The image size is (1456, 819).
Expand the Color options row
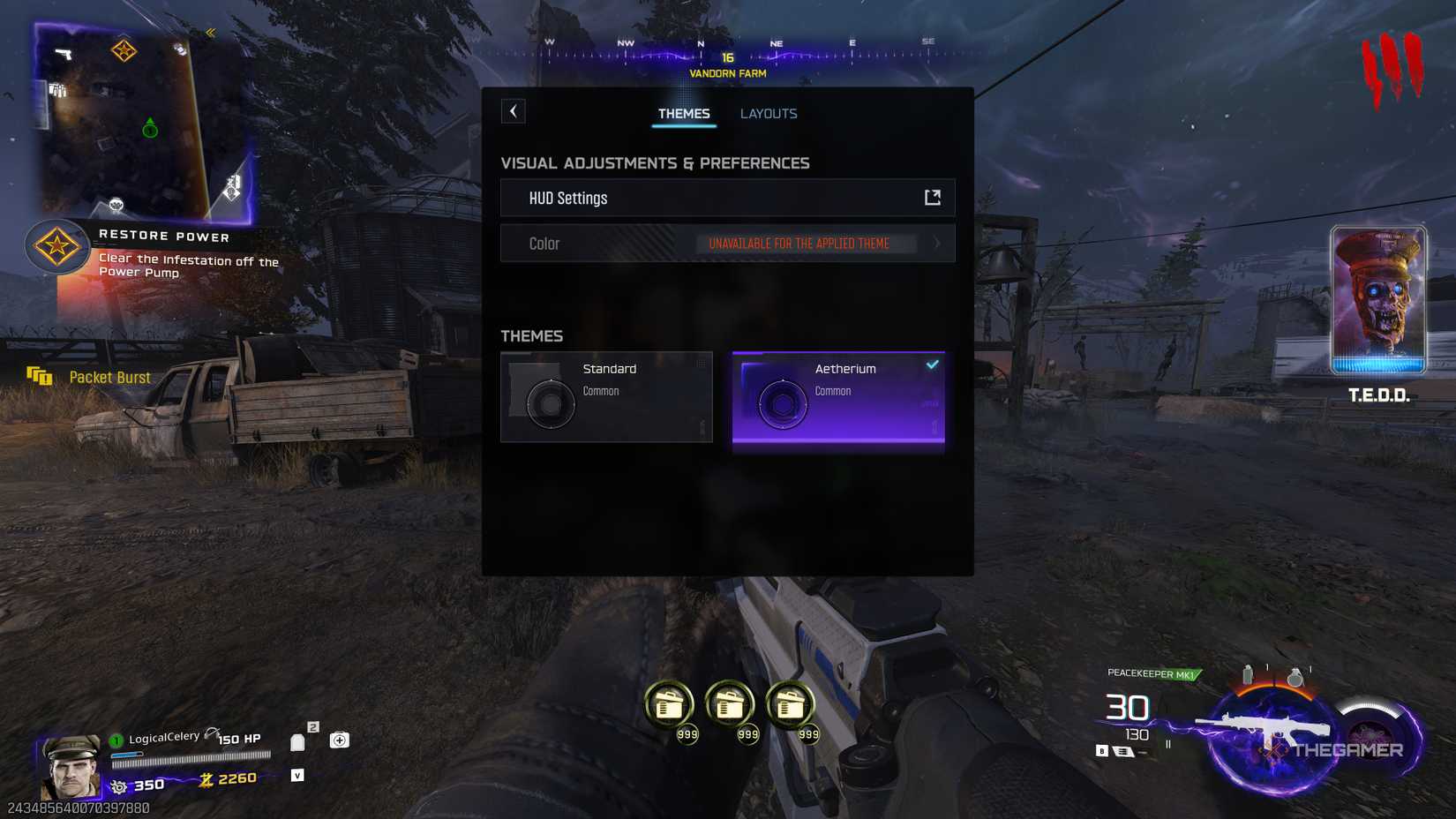(x=727, y=244)
